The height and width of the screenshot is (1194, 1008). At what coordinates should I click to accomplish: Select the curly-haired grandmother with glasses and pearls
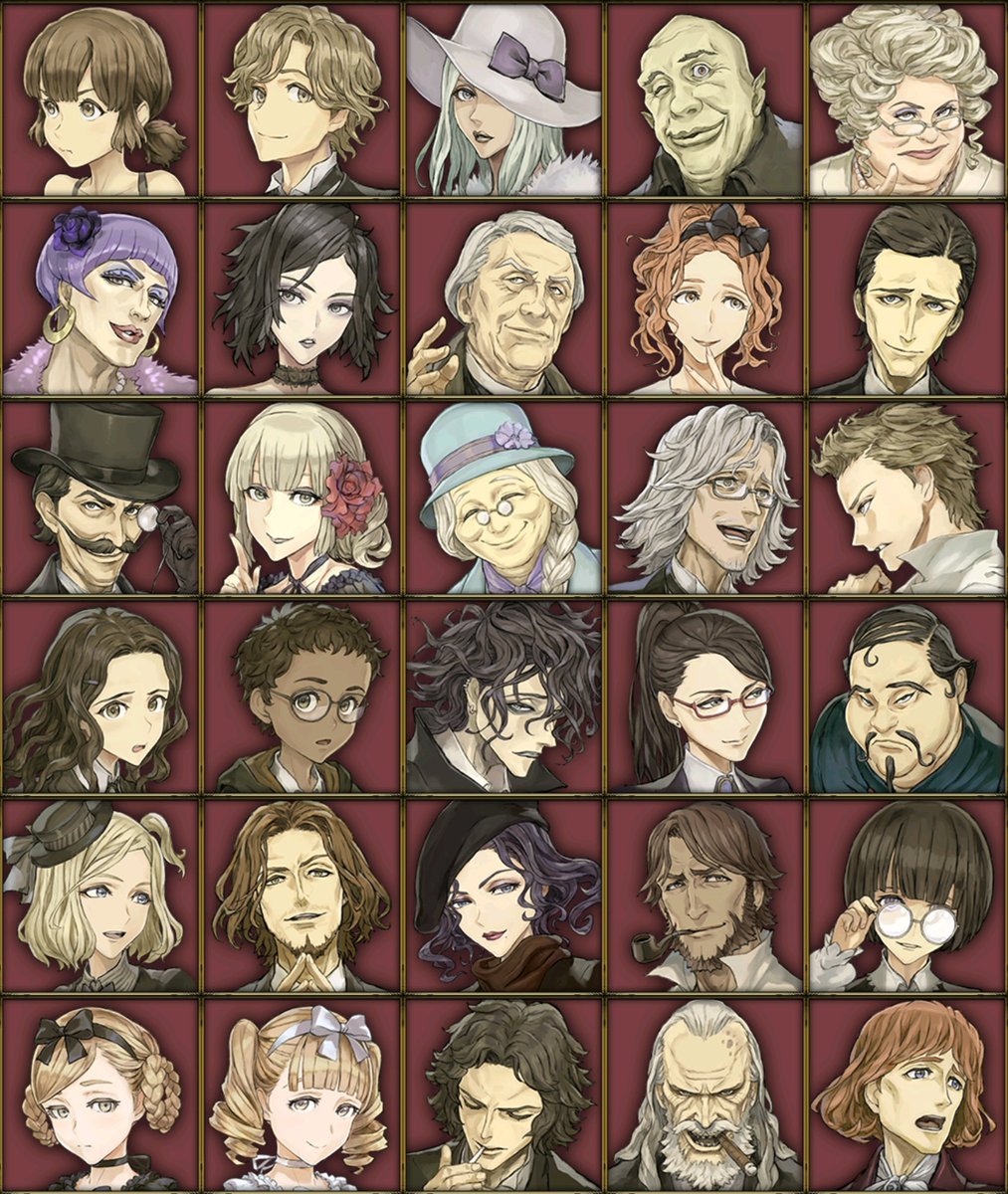907,99
